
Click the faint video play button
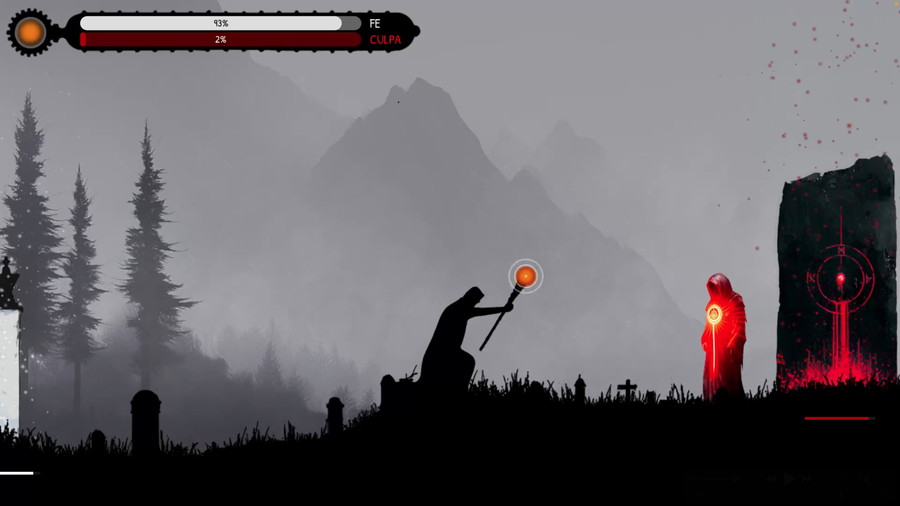point(789,479)
